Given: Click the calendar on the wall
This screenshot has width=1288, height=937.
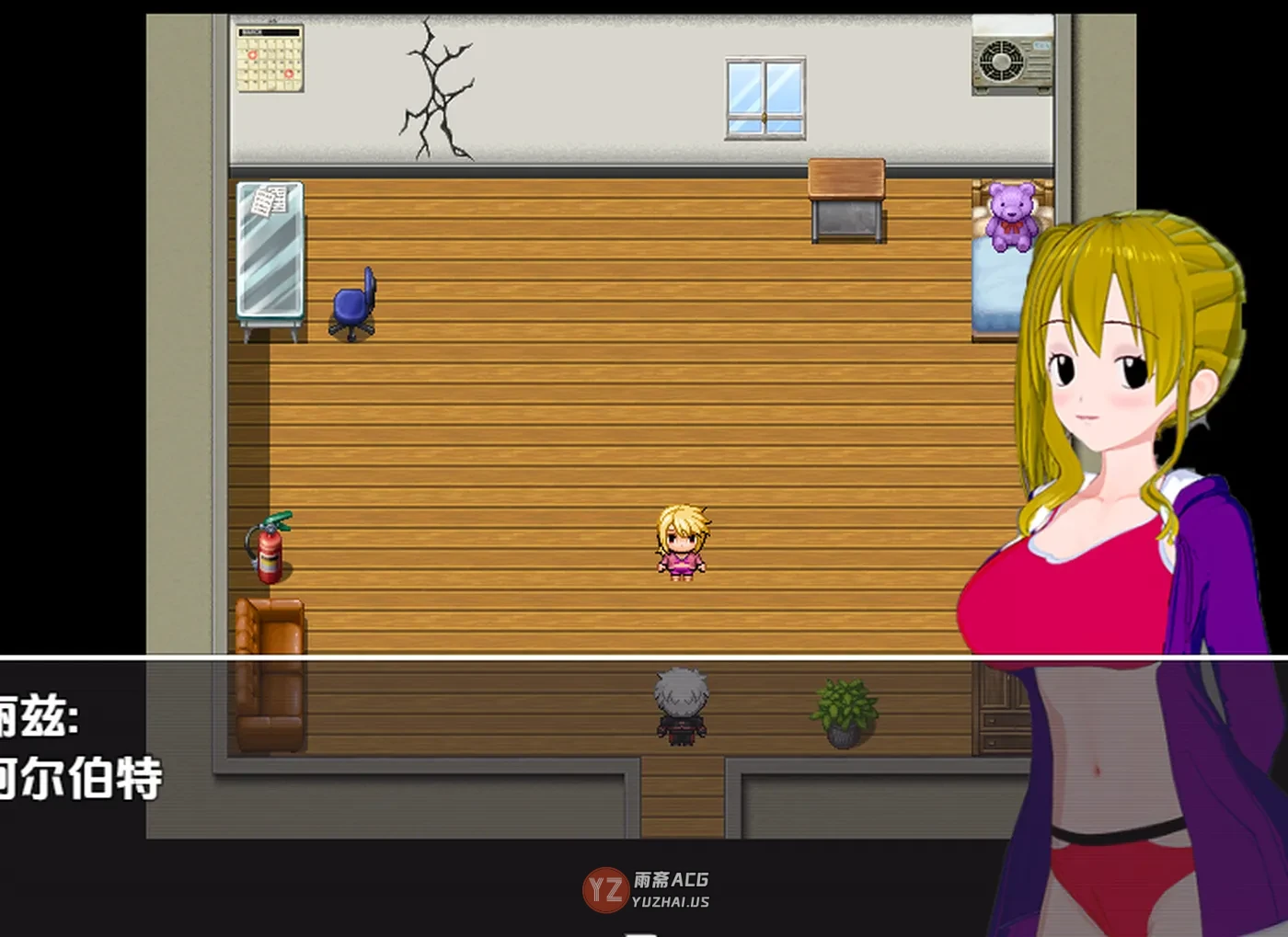Looking at the screenshot, I should coord(268,61).
